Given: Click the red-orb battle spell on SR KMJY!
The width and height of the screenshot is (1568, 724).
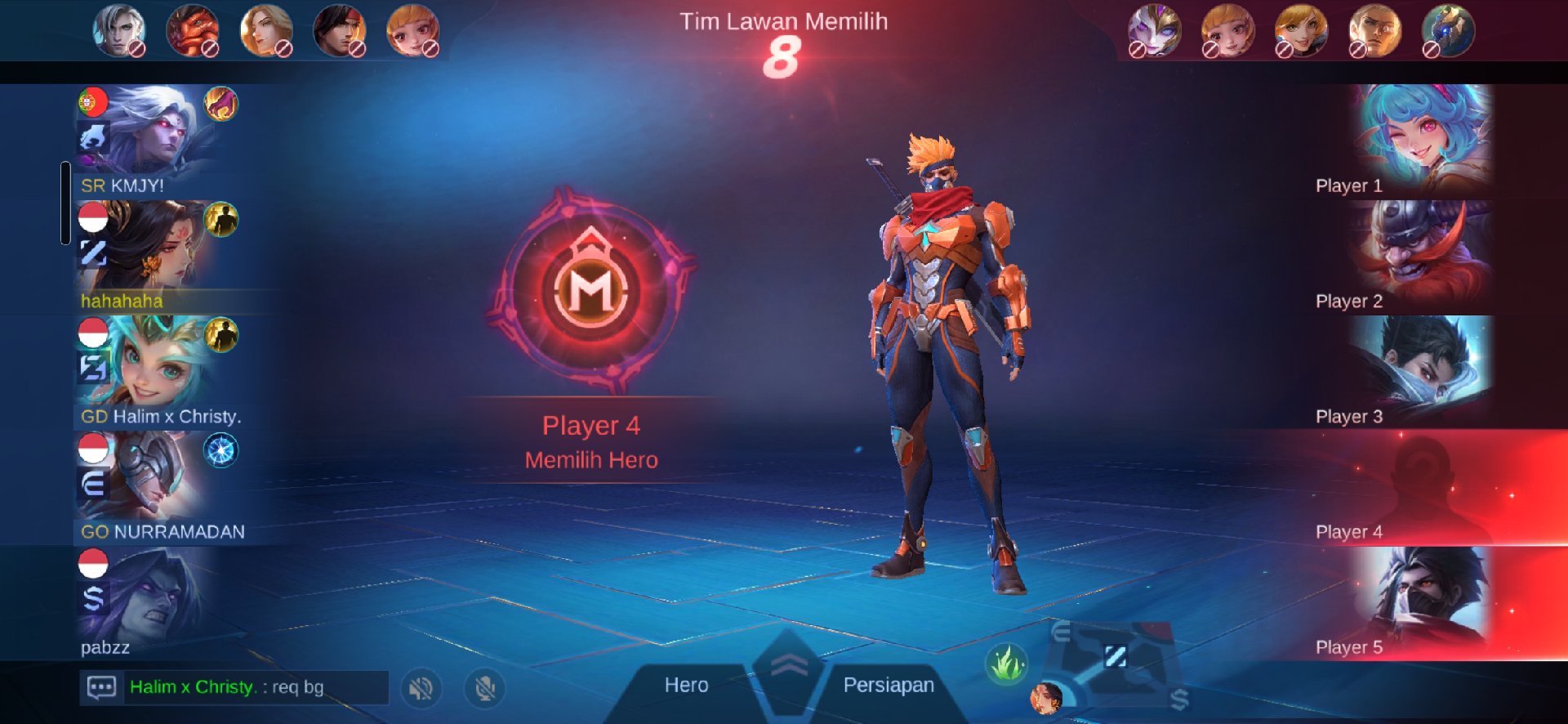Looking at the screenshot, I should [x=220, y=104].
